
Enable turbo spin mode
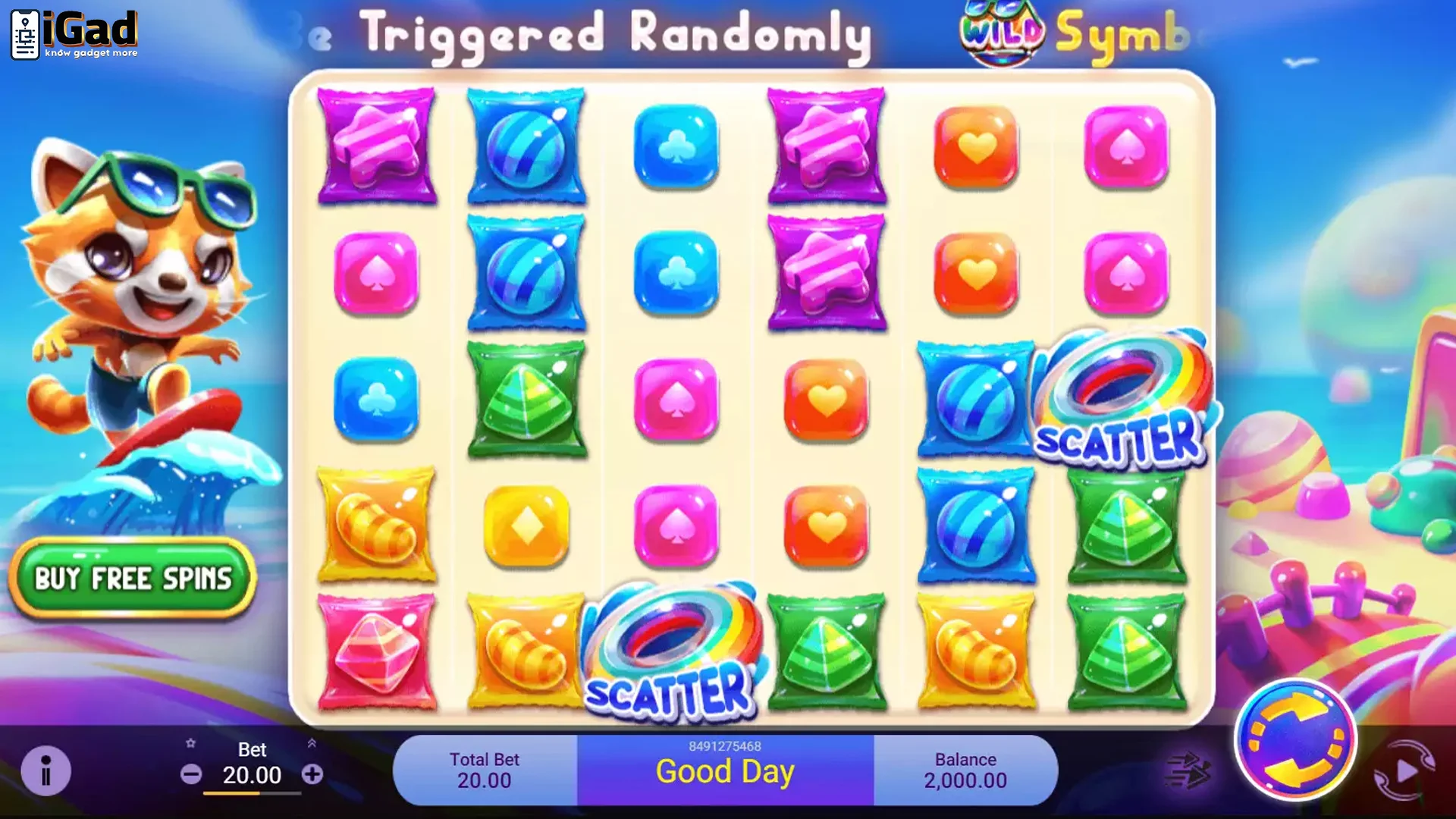pyautogui.click(x=1188, y=770)
